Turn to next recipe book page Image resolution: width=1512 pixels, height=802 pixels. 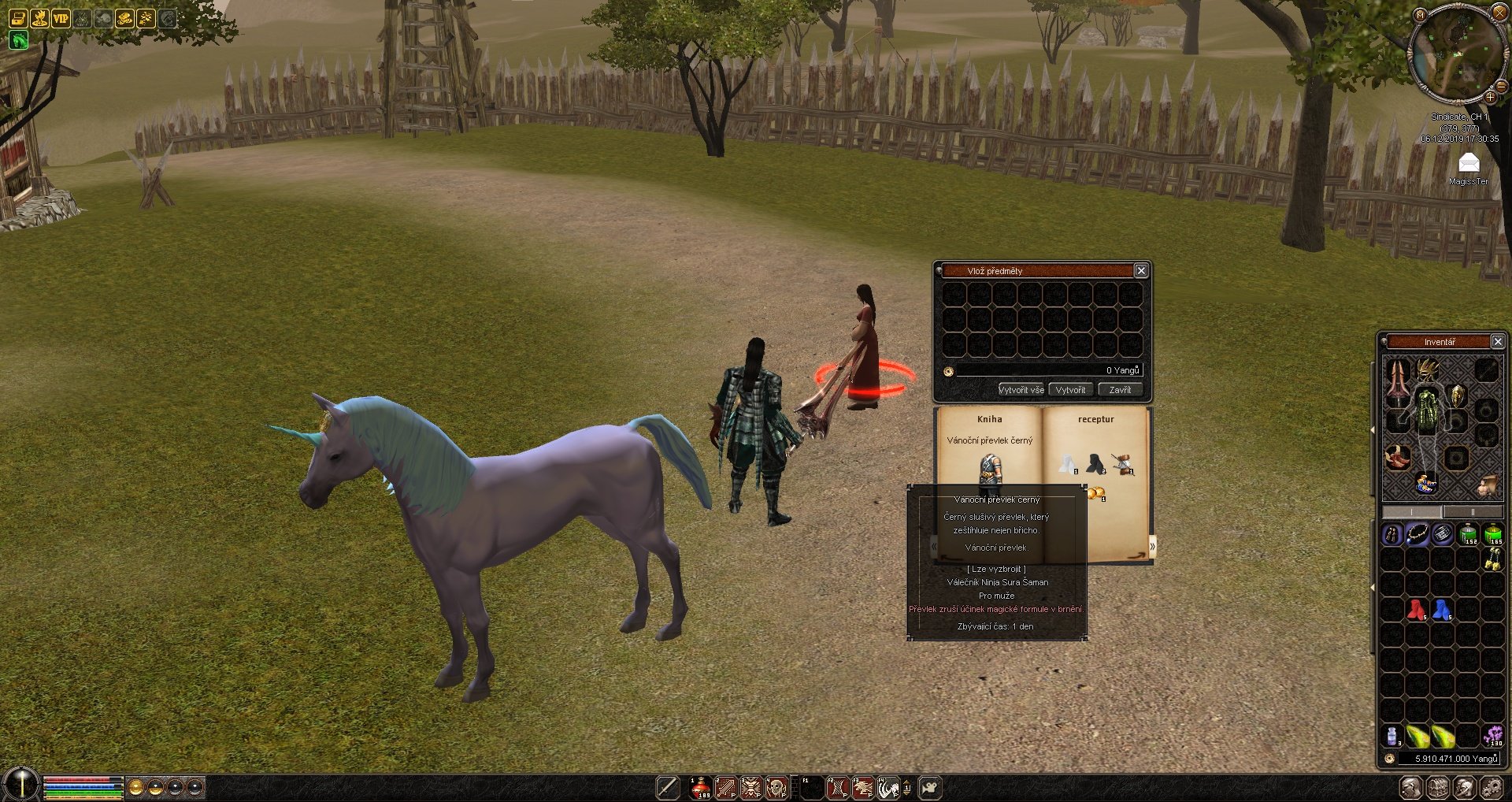point(1152,546)
